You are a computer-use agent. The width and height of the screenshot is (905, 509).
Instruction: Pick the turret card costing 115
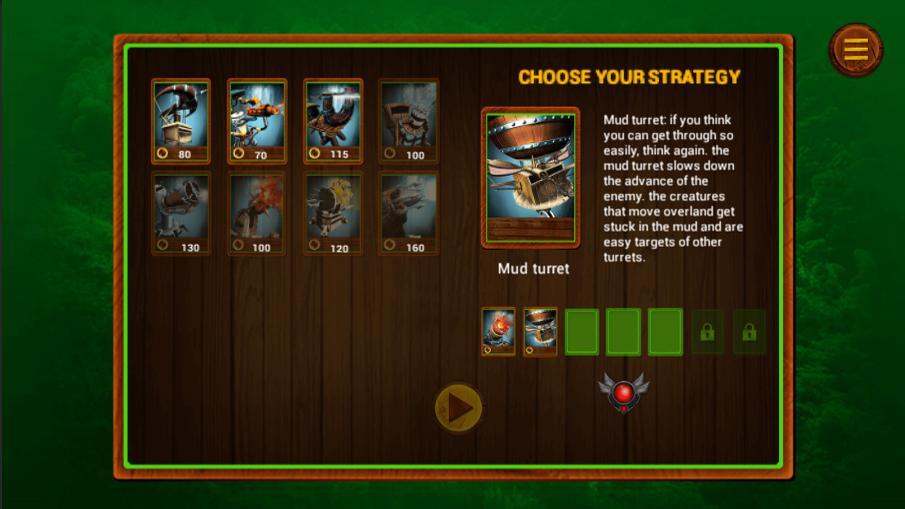pos(333,121)
